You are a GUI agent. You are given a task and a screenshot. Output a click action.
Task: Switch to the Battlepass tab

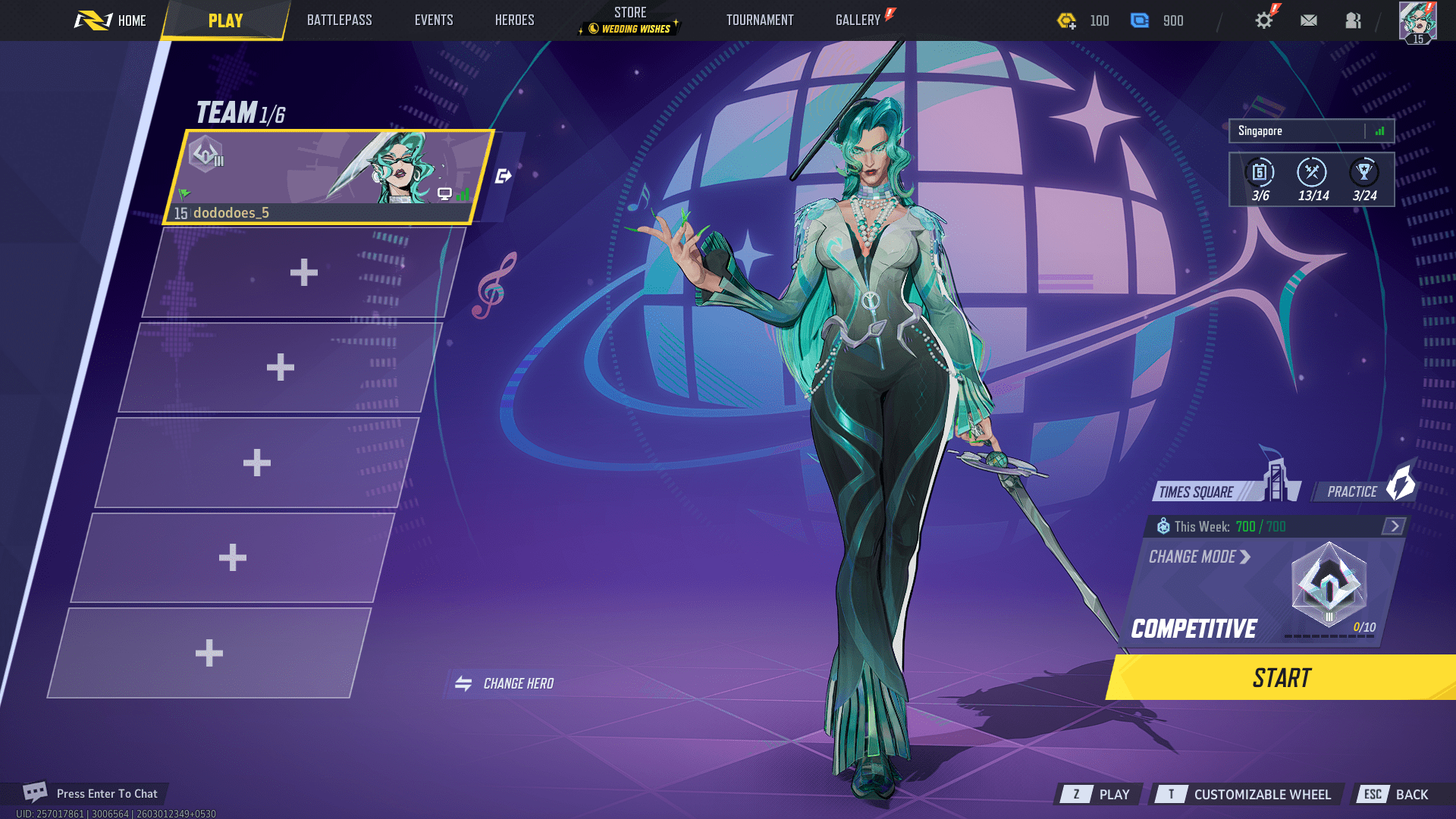(339, 20)
